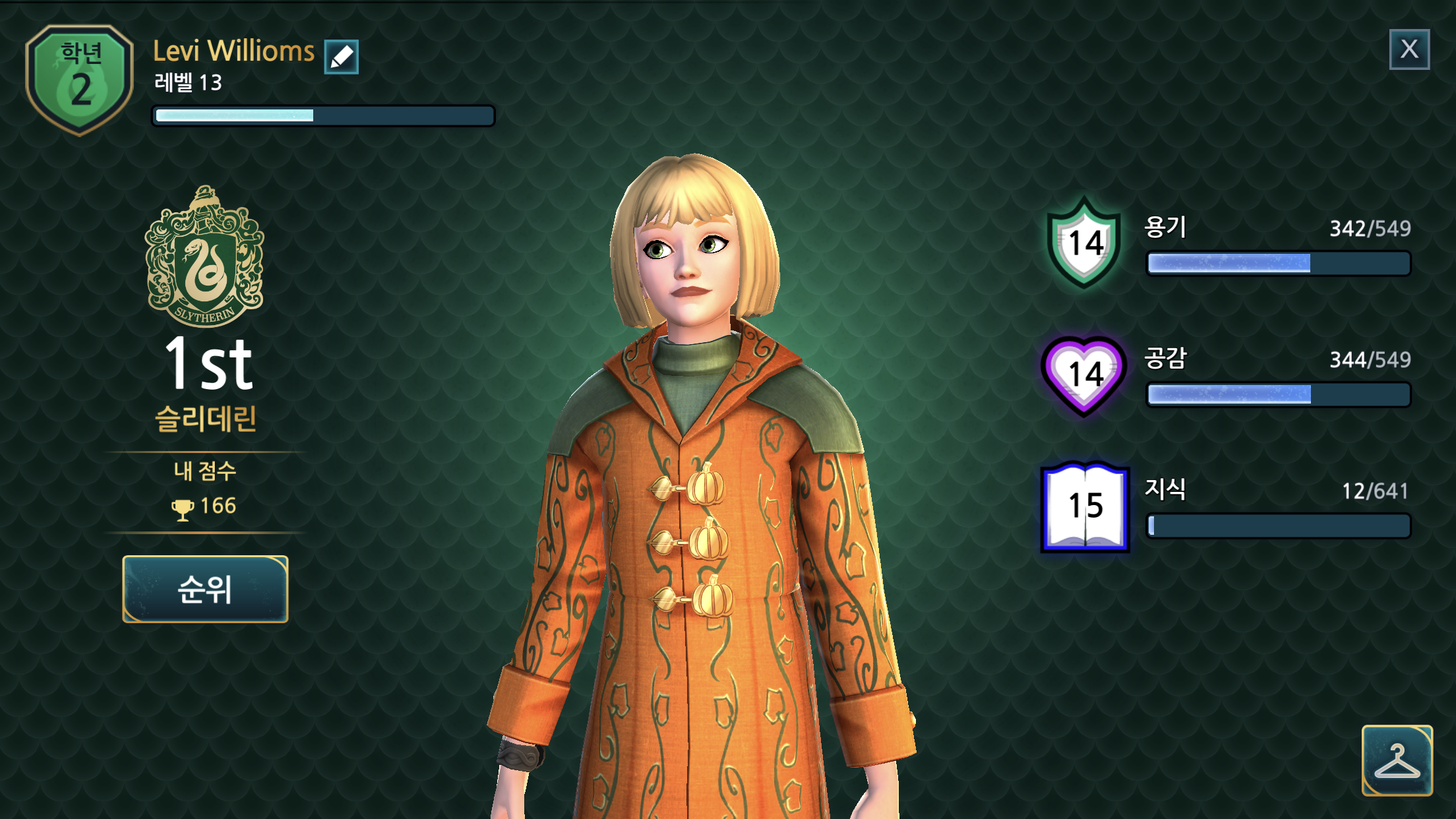
Task: Close the character profile screen
Action: coord(1409,49)
